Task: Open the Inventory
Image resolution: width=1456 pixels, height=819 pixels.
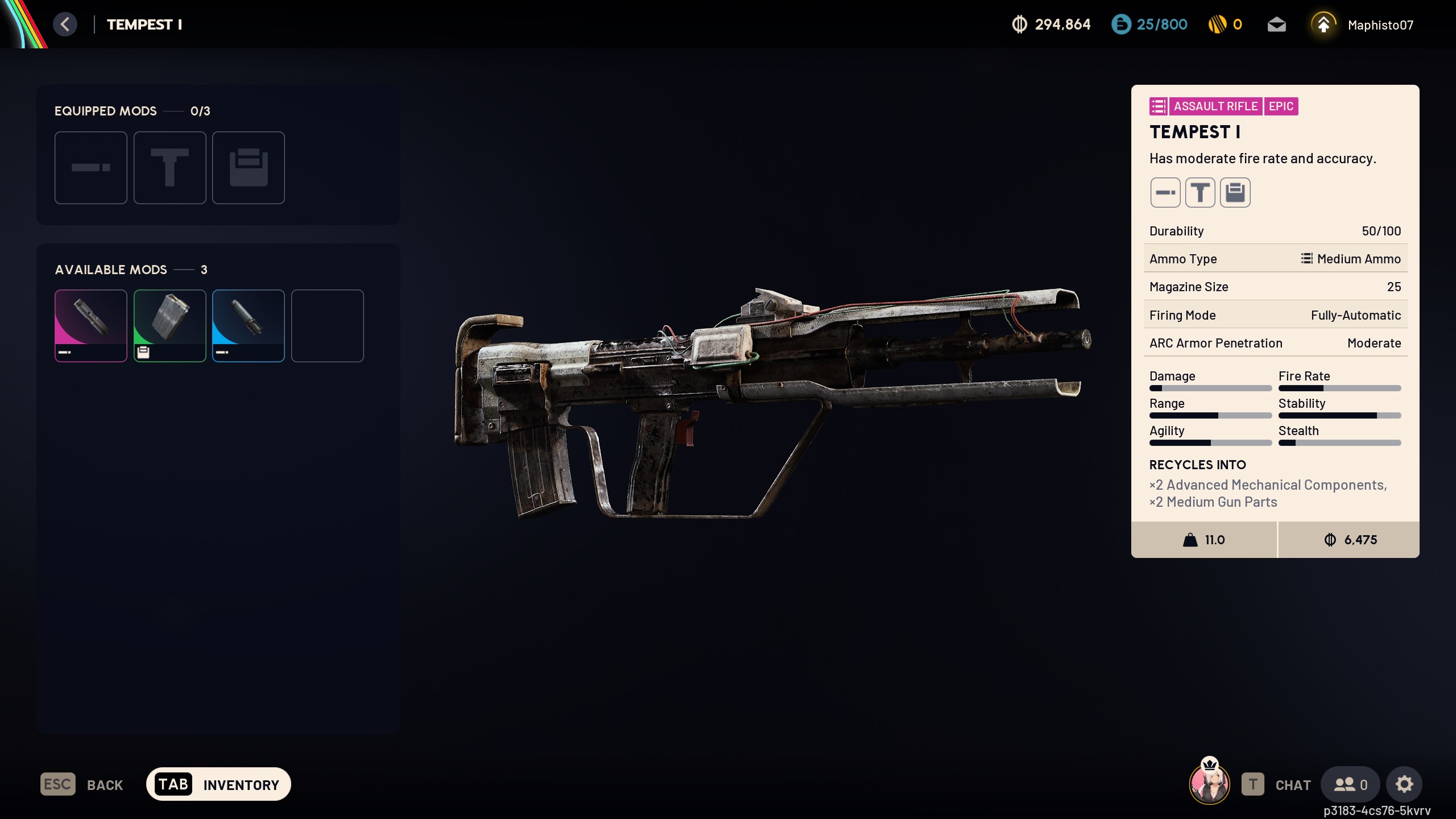Action: click(x=218, y=784)
